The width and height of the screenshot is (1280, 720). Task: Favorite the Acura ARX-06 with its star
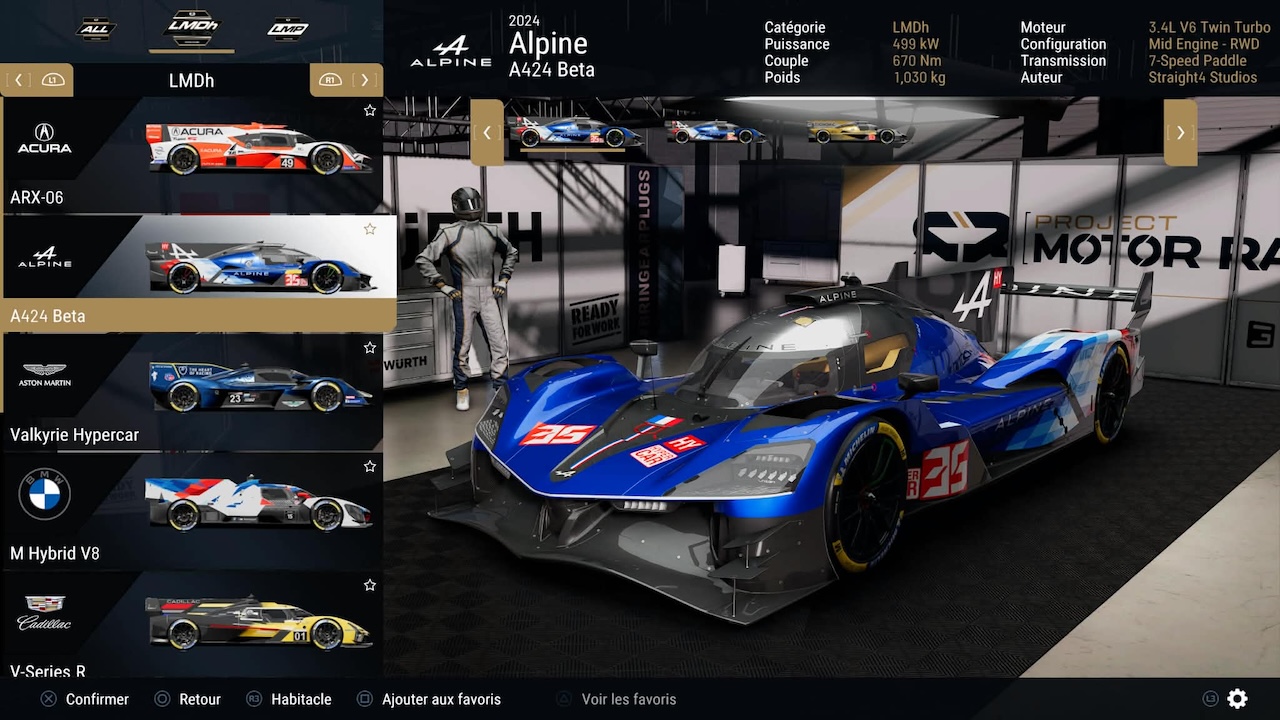point(370,110)
